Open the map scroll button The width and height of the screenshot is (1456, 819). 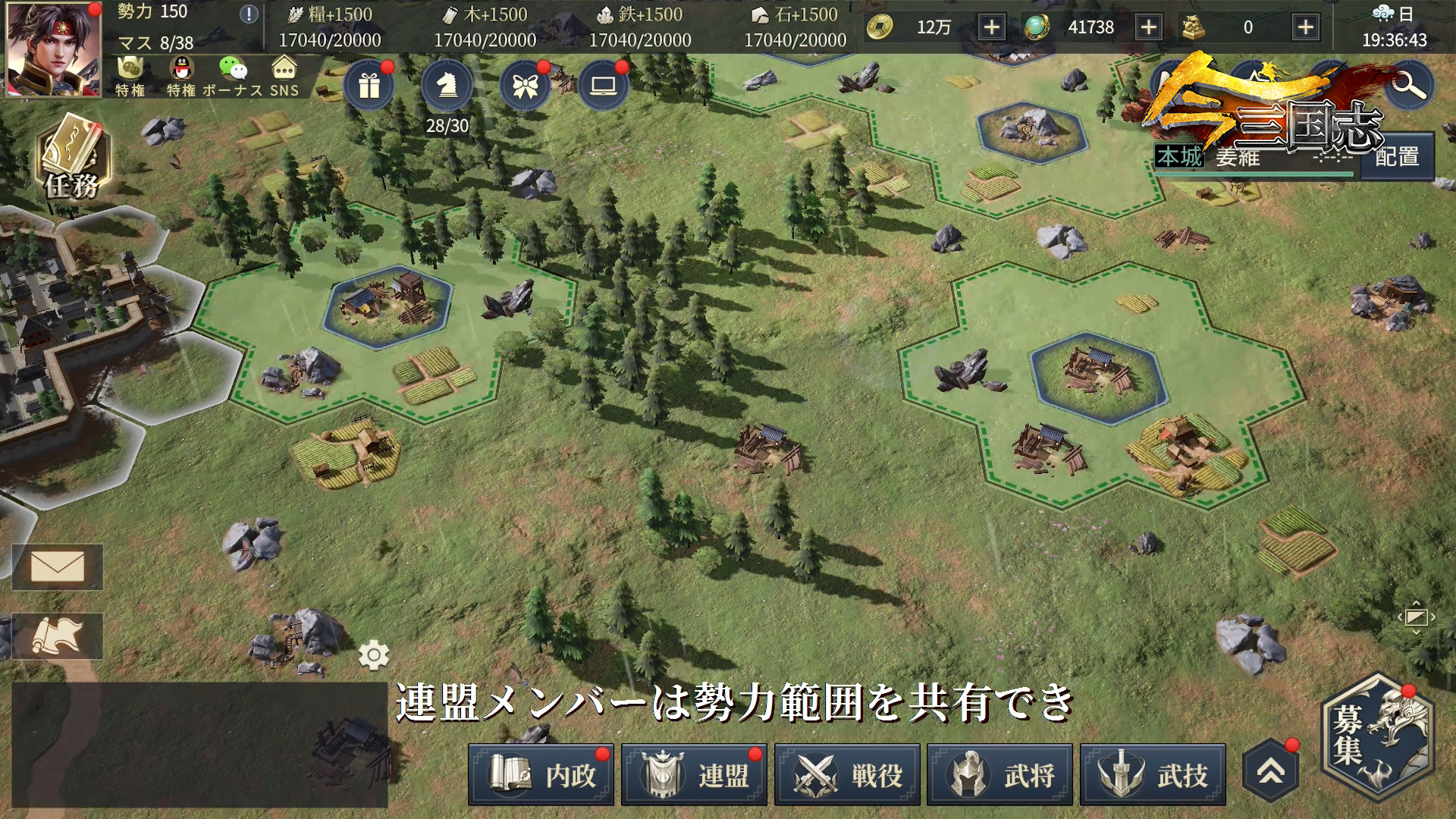(58, 635)
